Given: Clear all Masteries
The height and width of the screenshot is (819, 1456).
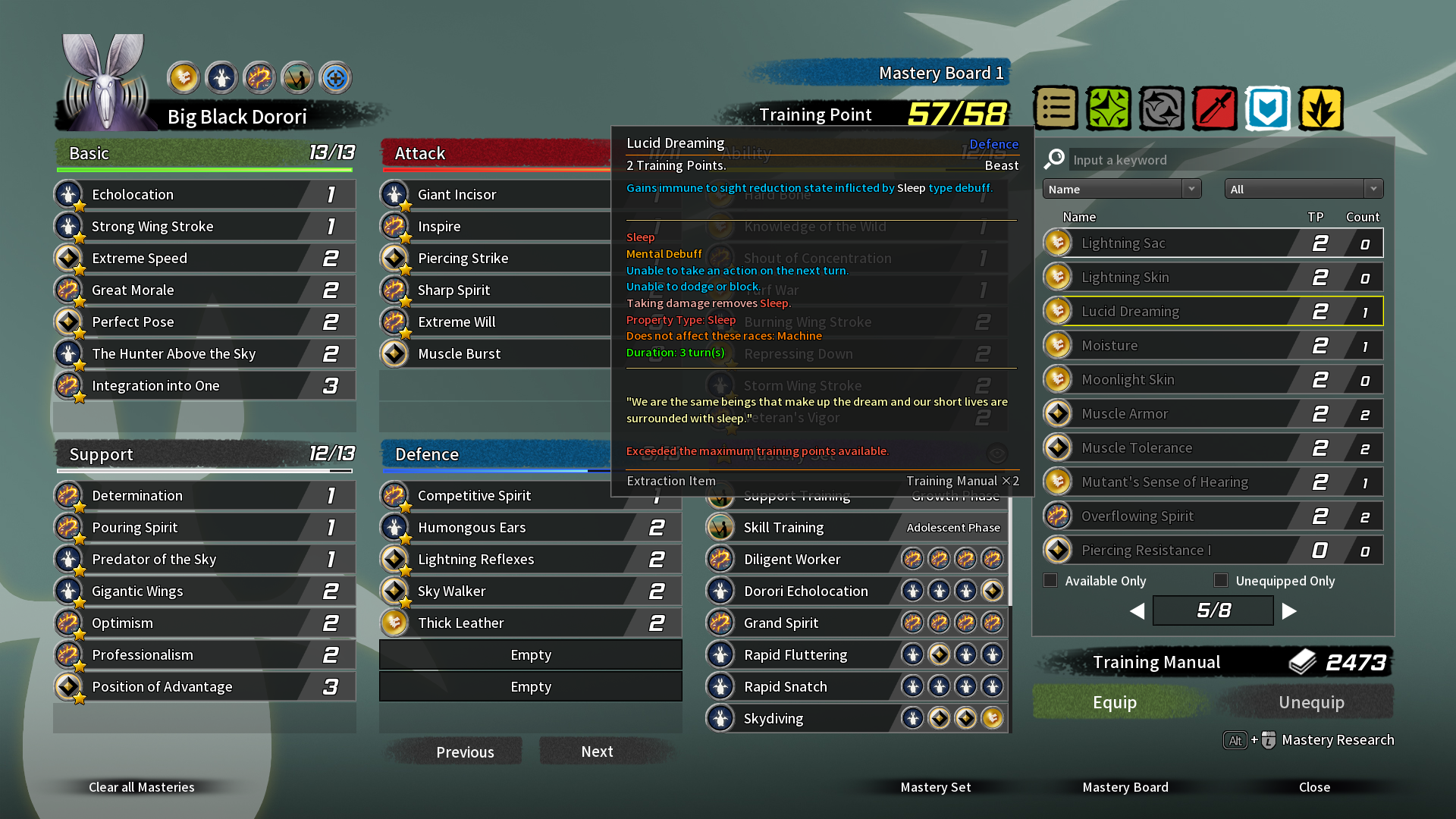Looking at the screenshot, I should [x=141, y=787].
